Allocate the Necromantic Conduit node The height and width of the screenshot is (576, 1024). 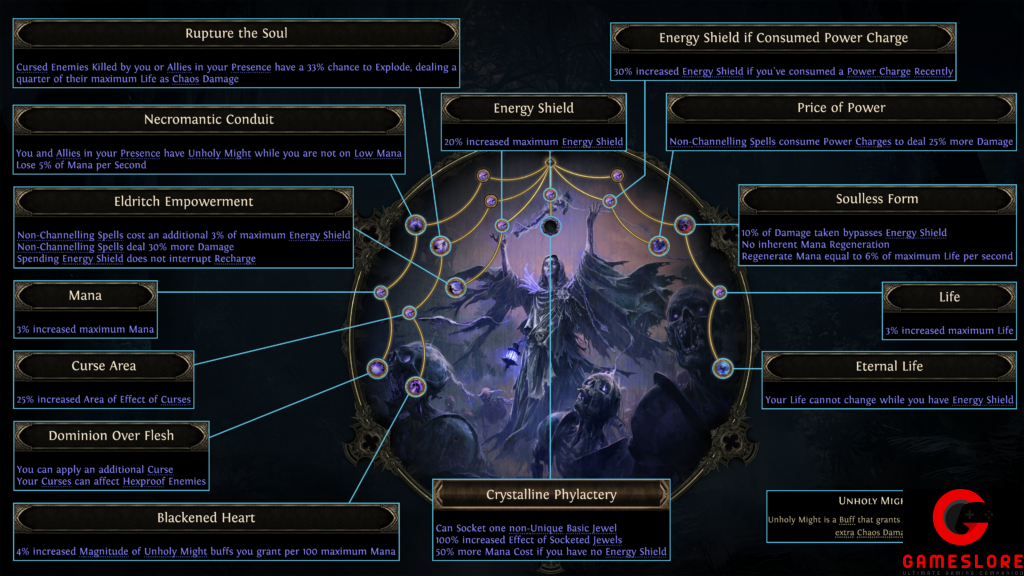(x=416, y=225)
